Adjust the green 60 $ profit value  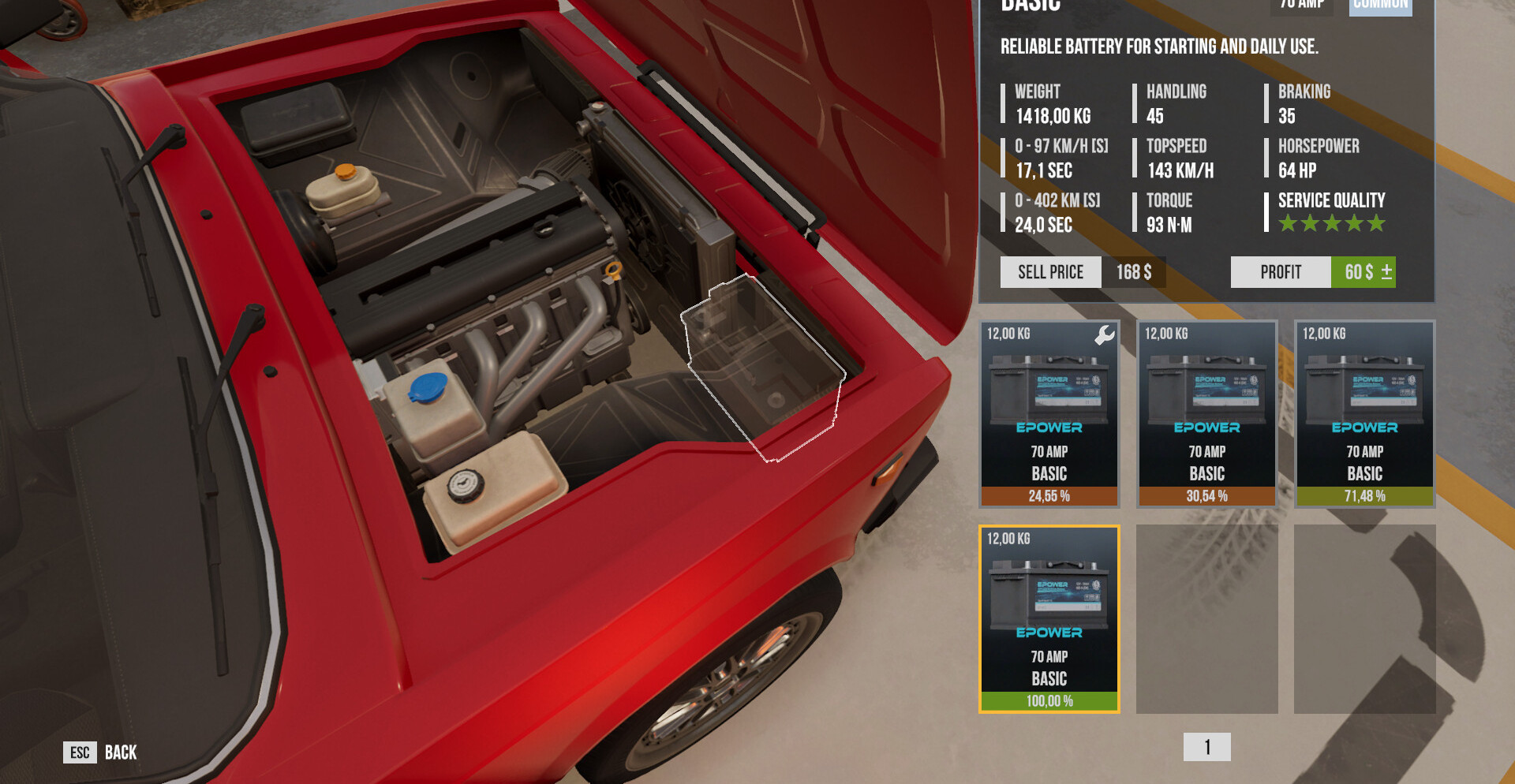(x=1363, y=272)
